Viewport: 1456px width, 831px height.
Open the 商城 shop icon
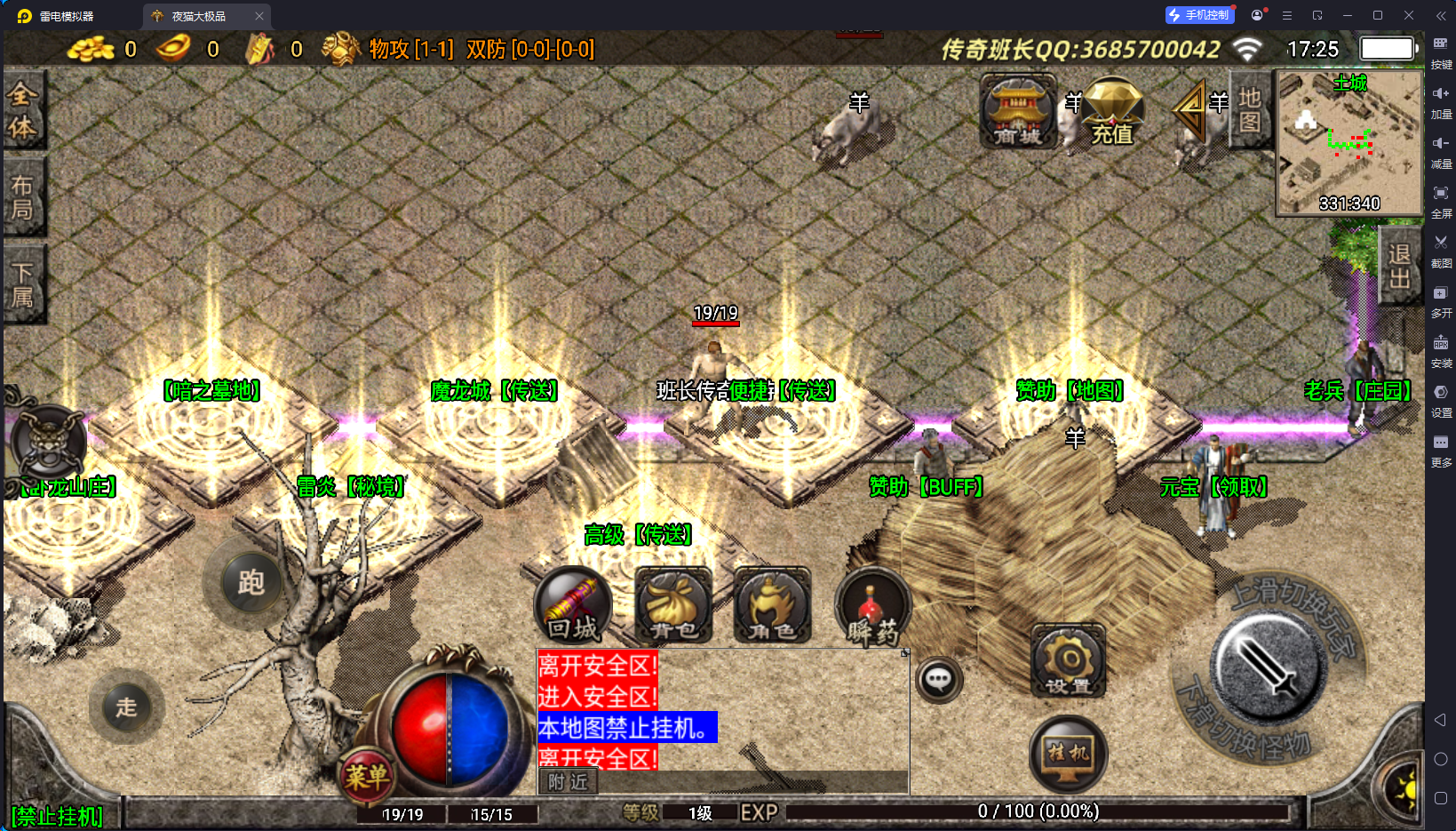(x=1018, y=111)
